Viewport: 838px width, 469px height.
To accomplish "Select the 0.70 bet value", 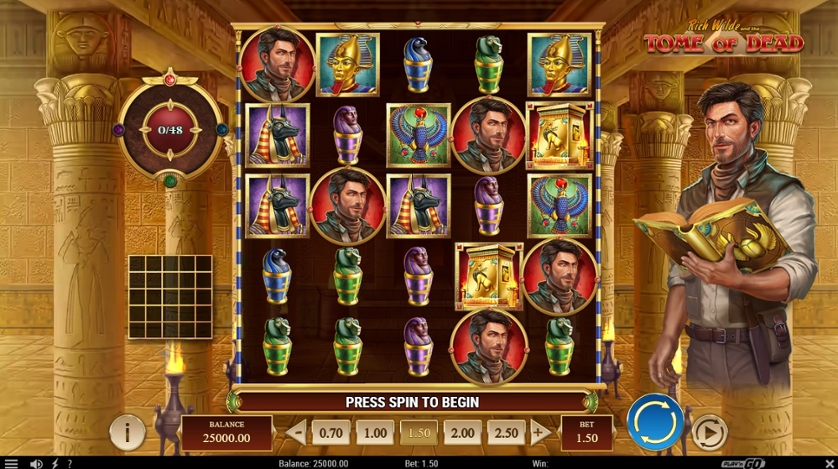I will click(x=331, y=433).
